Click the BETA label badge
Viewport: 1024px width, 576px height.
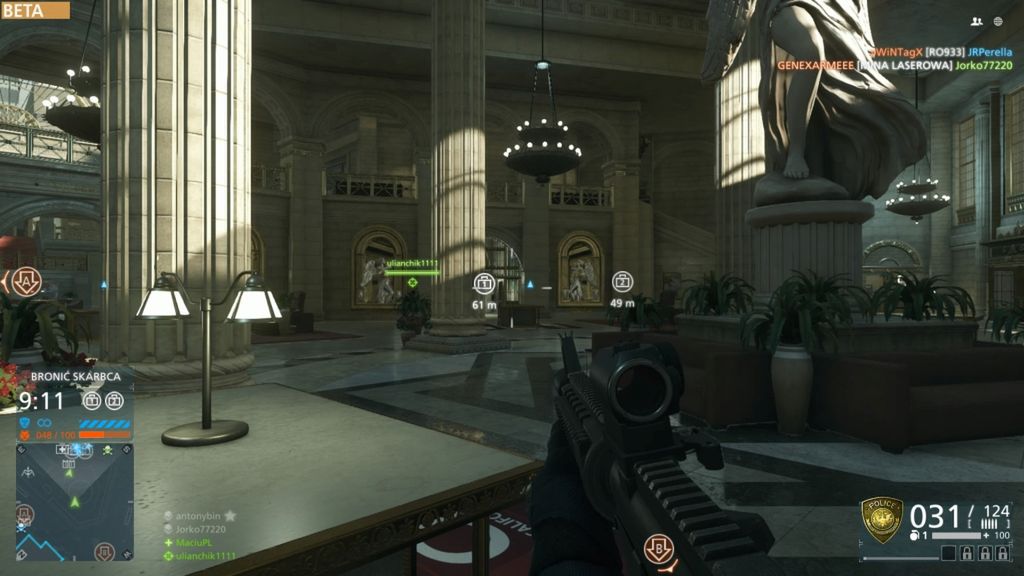(x=35, y=10)
